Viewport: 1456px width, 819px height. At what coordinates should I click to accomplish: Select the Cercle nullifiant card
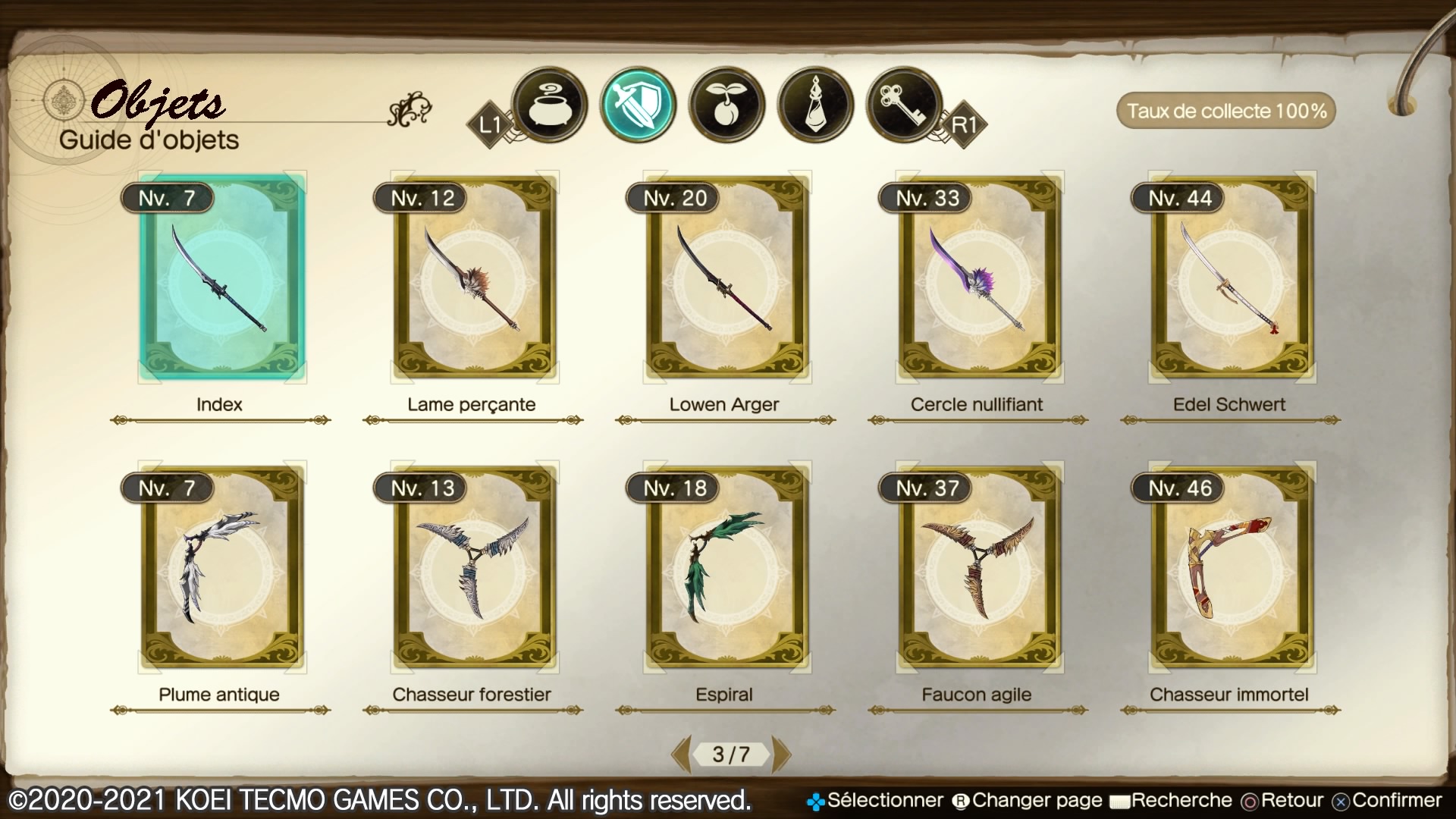979,278
